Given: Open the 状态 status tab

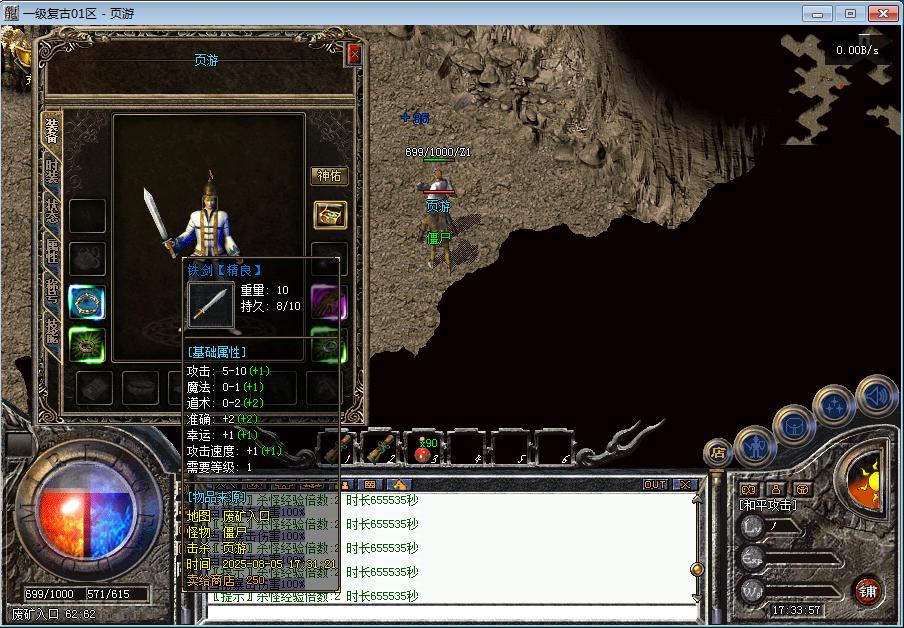Looking at the screenshot, I should tap(52, 211).
